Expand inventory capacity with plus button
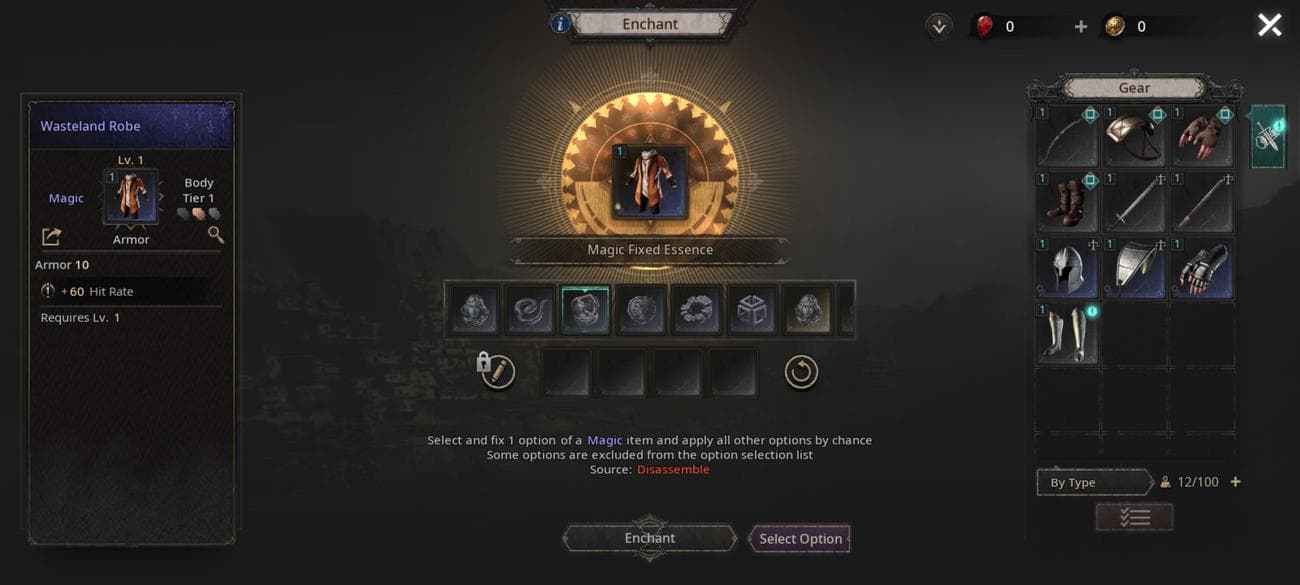 (x=1236, y=482)
